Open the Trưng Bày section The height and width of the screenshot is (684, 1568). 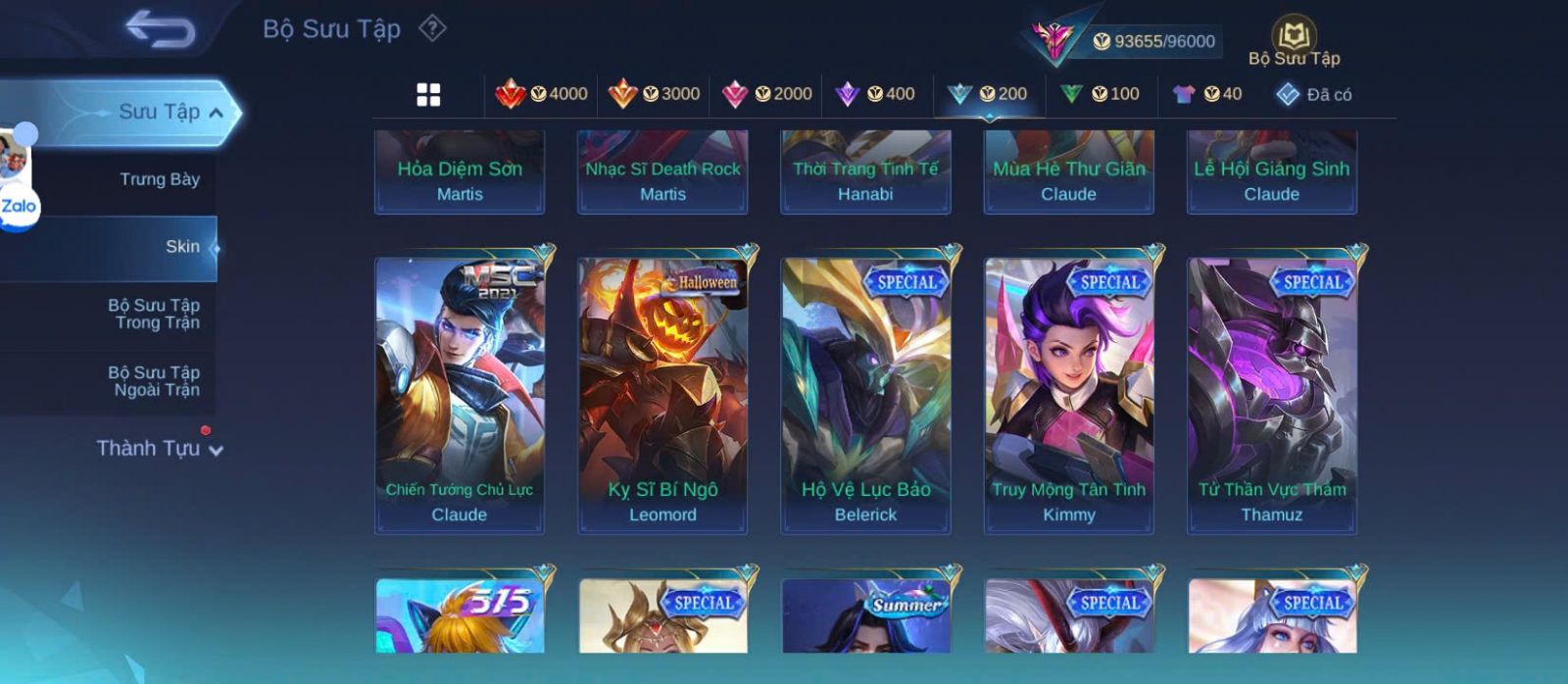pos(159,179)
